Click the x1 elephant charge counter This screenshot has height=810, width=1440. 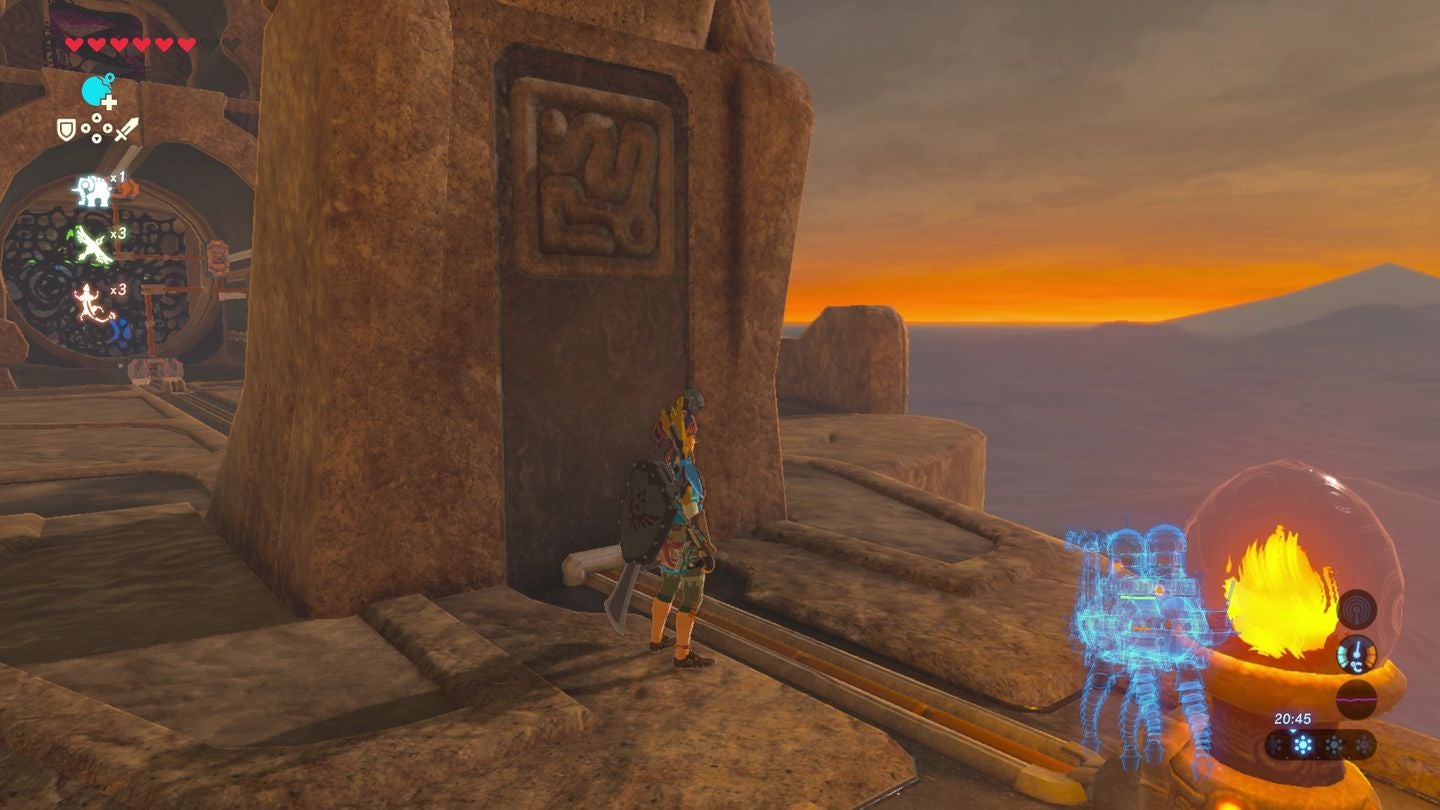117,178
